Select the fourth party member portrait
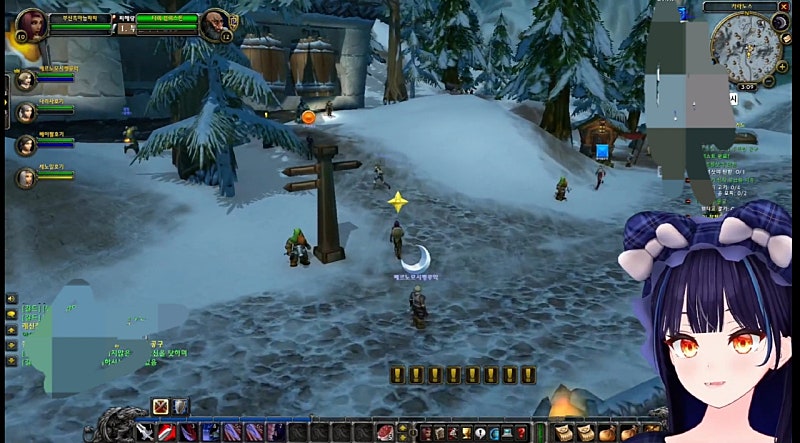Screen dimensions: 800x443 click(25, 178)
